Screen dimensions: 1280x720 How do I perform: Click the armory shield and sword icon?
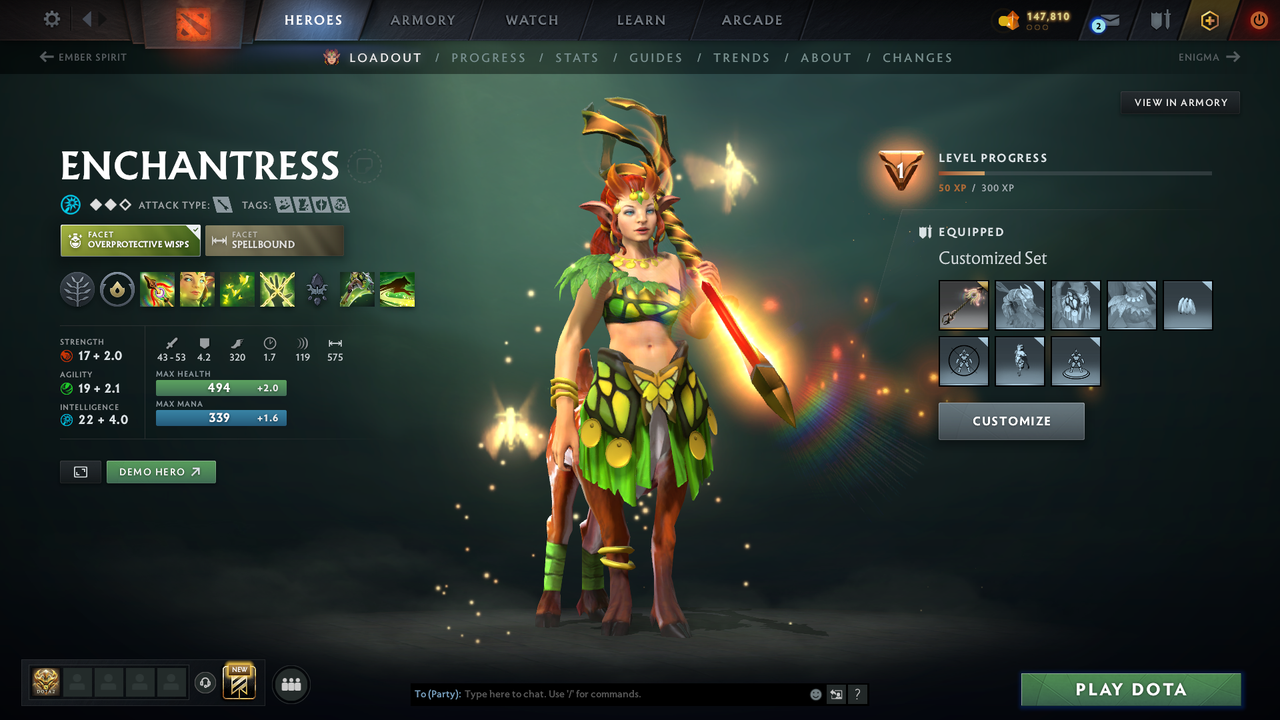pyautogui.click(x=1160, y=19)
